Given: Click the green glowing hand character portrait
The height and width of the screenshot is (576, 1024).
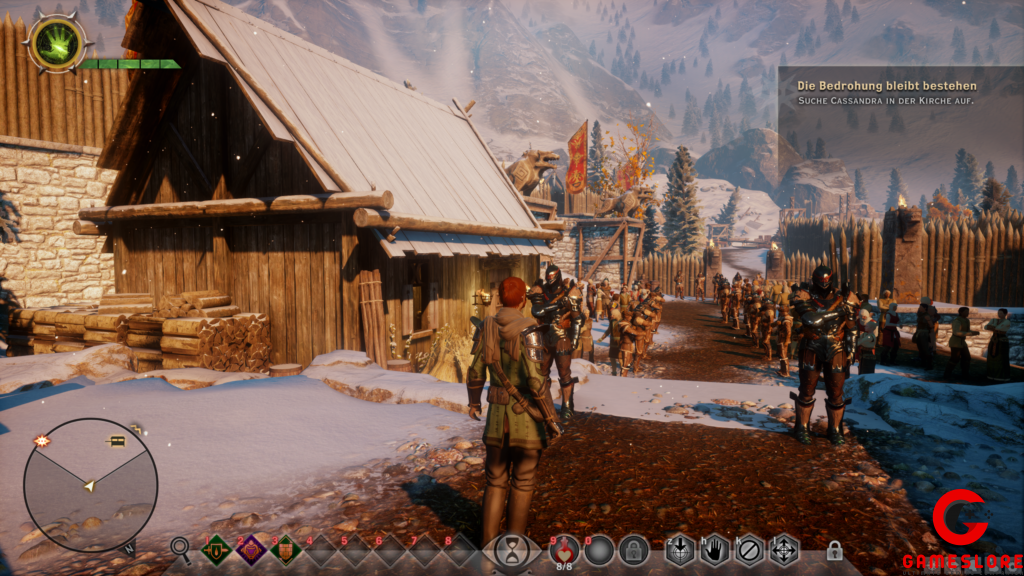Looking at the screenshot, I should [57, 43].
